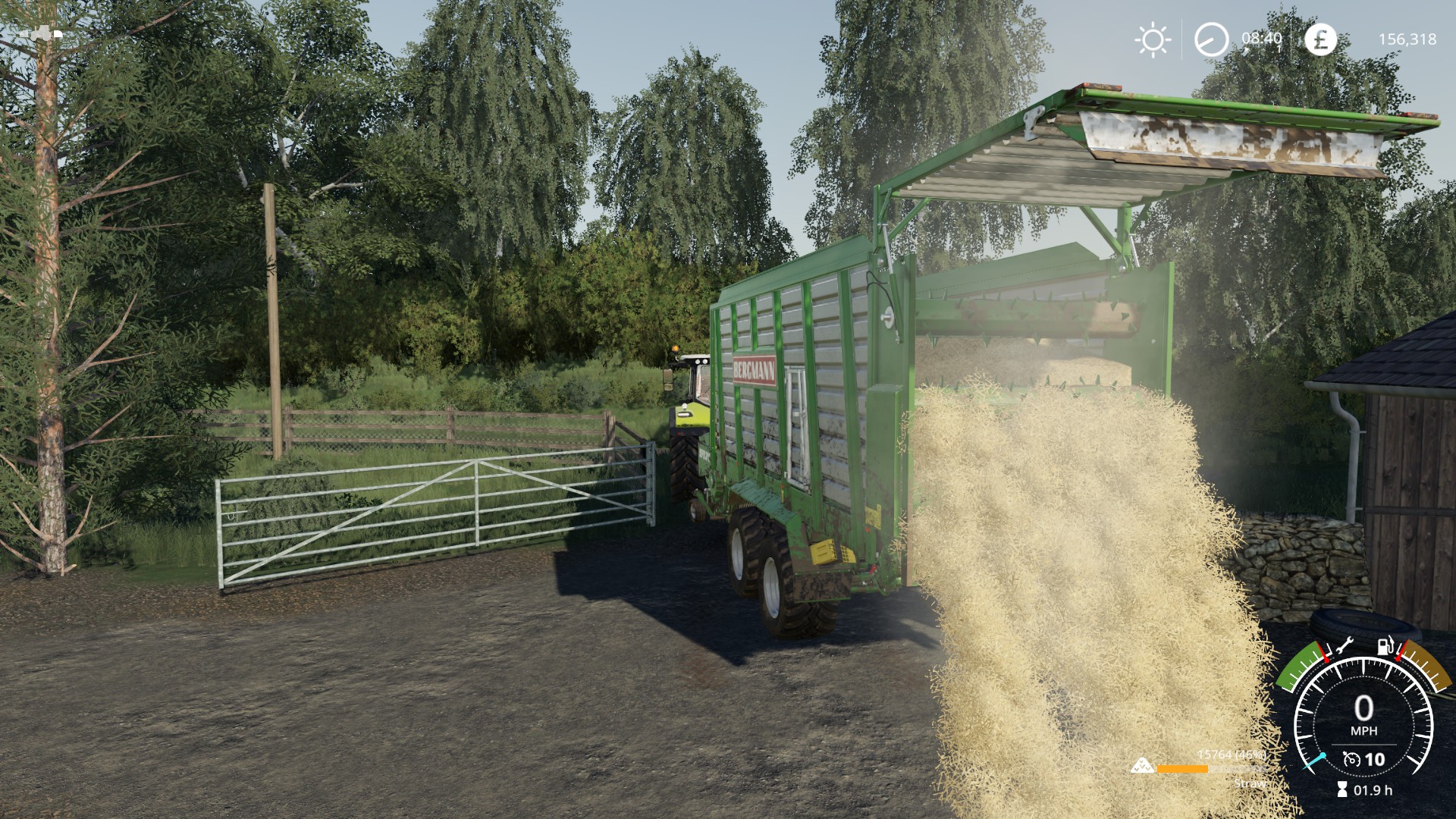Click the sun weather icon
The image size is (1456, 819).
click(1153, 39)
